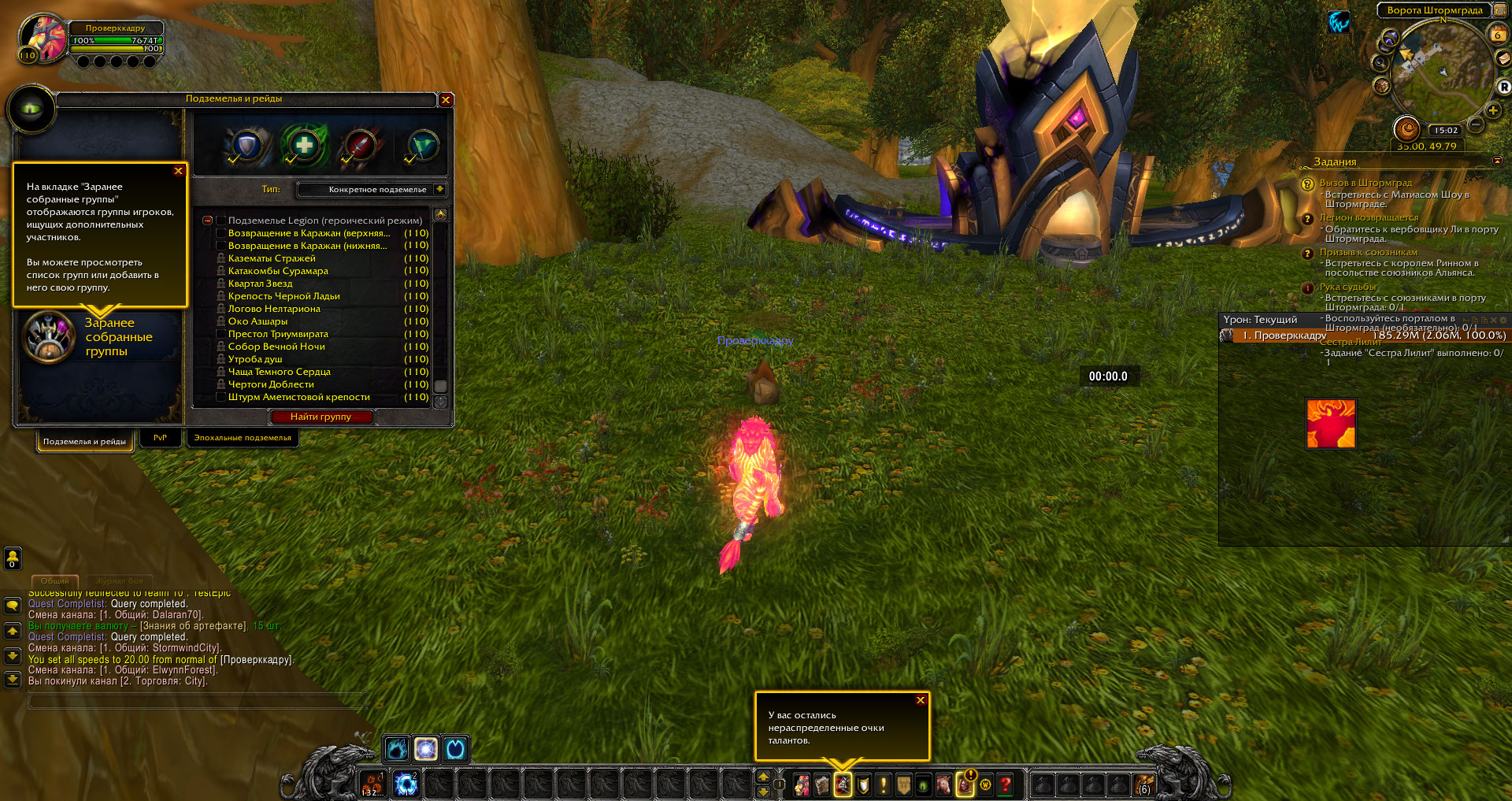Image resolution: width=1512 pixels, height=801 pixels.
Task: Open the "Эпохальные подземелья" tab
Action: [243, 438]
